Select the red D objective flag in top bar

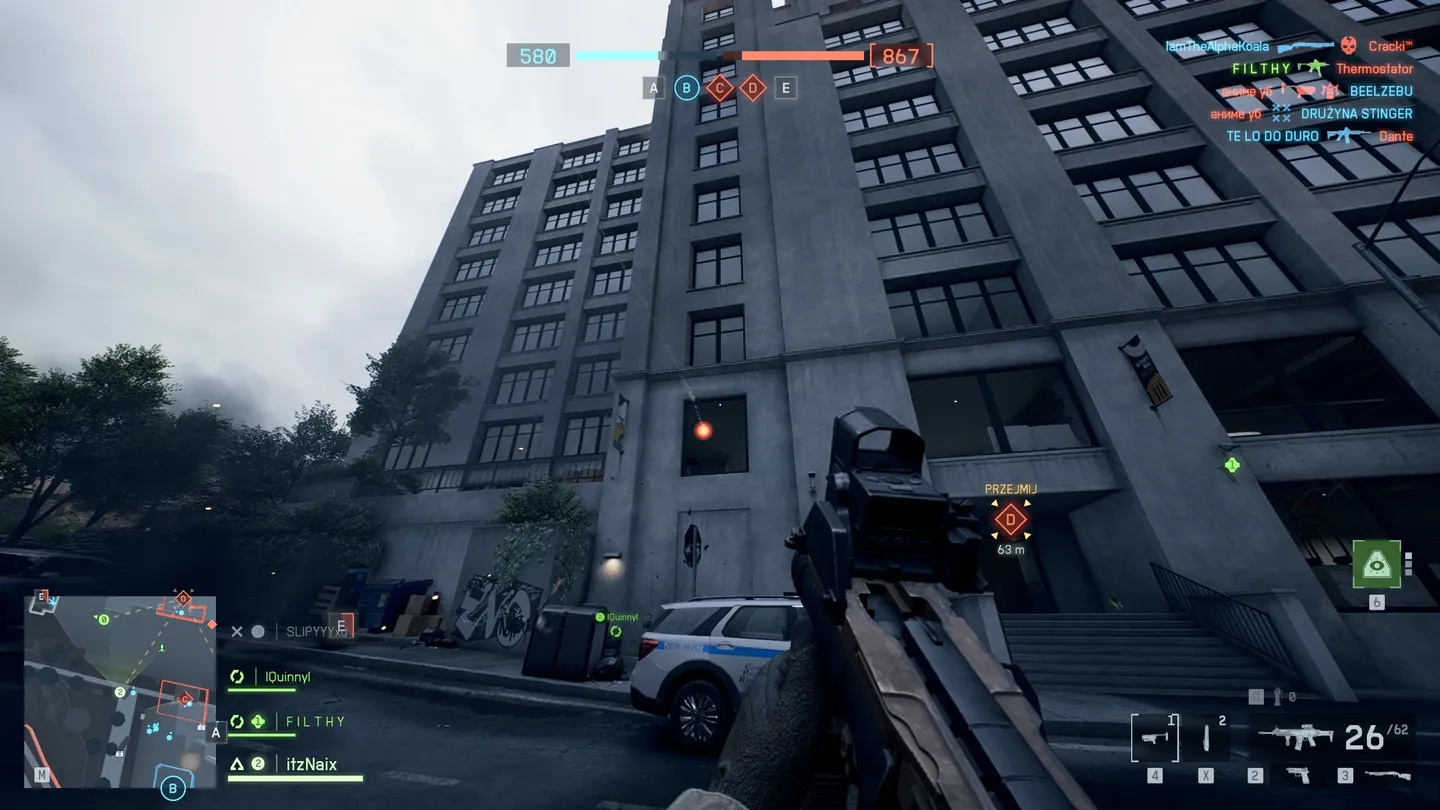pyautogui.click(x=752, y=88)
